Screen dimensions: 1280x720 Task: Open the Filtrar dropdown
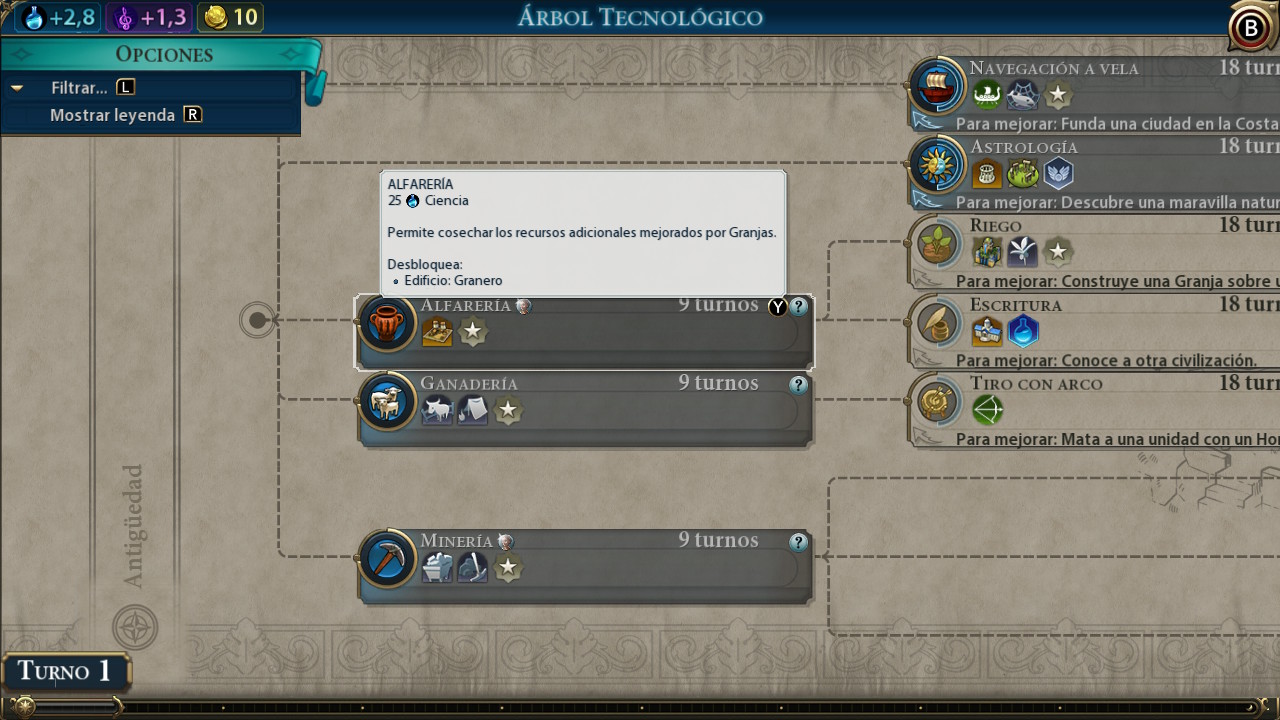point(80,88)
